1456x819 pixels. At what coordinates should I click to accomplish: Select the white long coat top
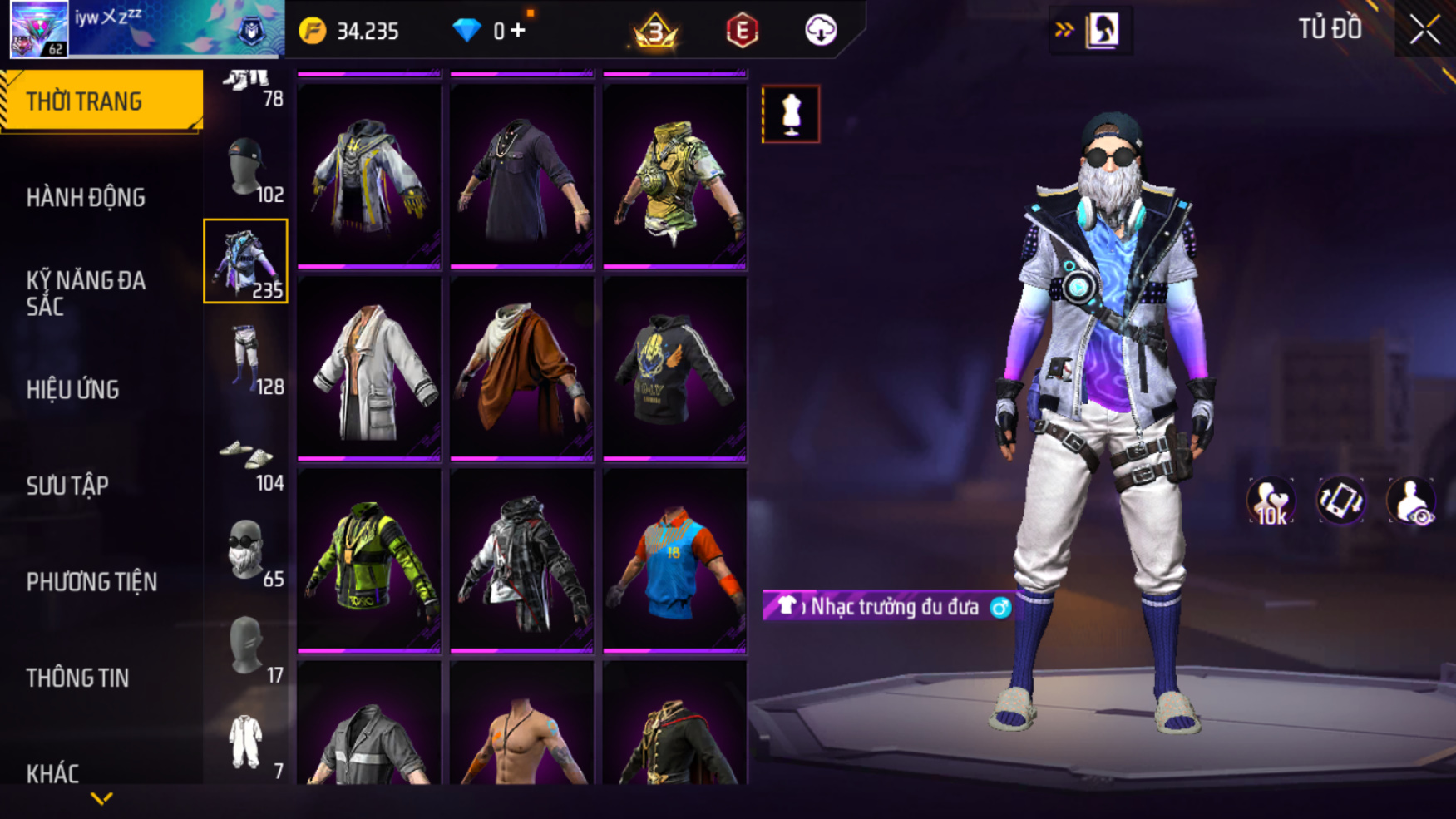(x=369, y=368)
